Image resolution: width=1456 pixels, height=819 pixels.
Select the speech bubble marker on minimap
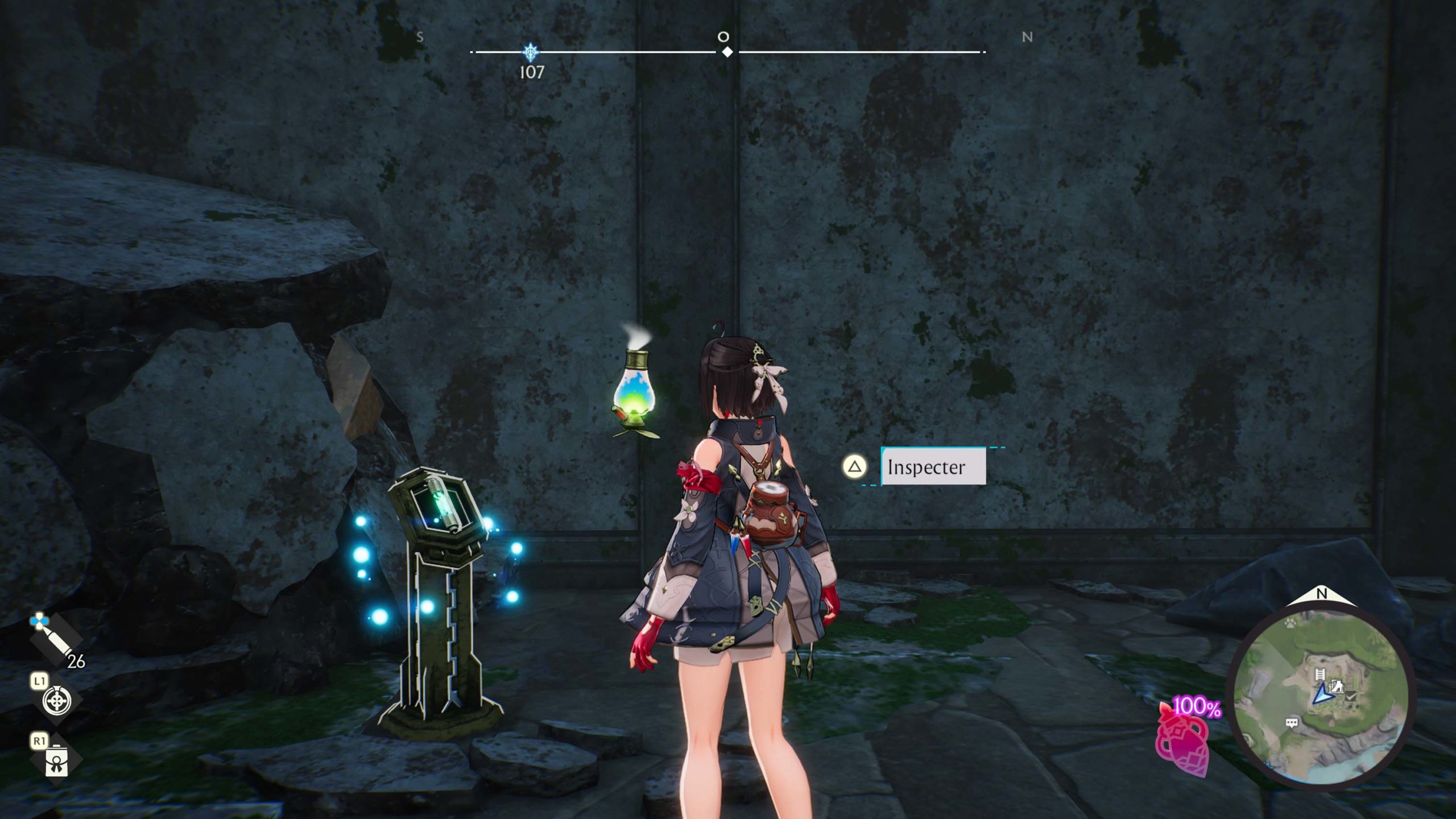1292,723
